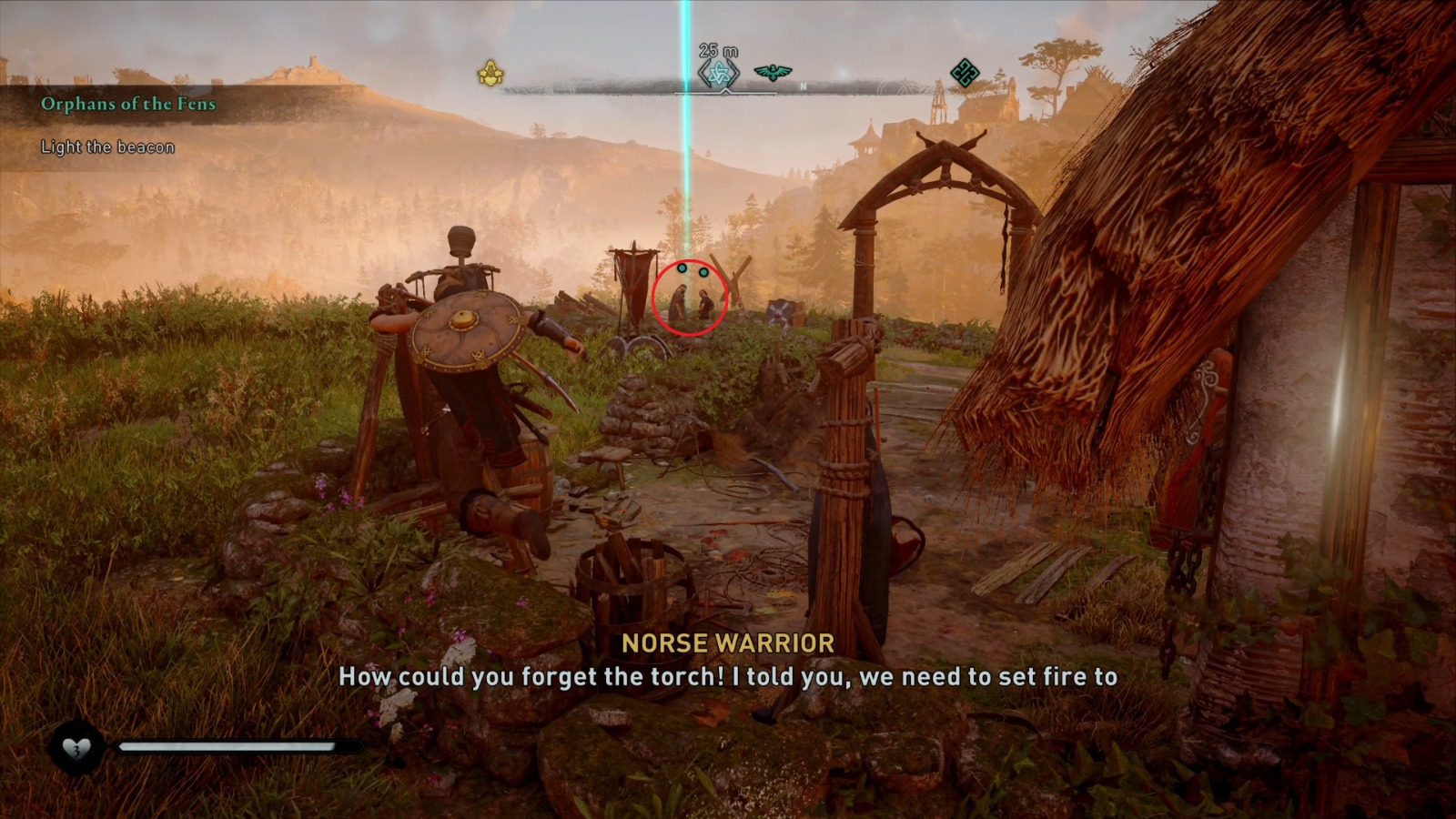Enable the Orphans of the Fens quest tracker
Viewport: 1456px width, 819px height.
click(127, 104)
